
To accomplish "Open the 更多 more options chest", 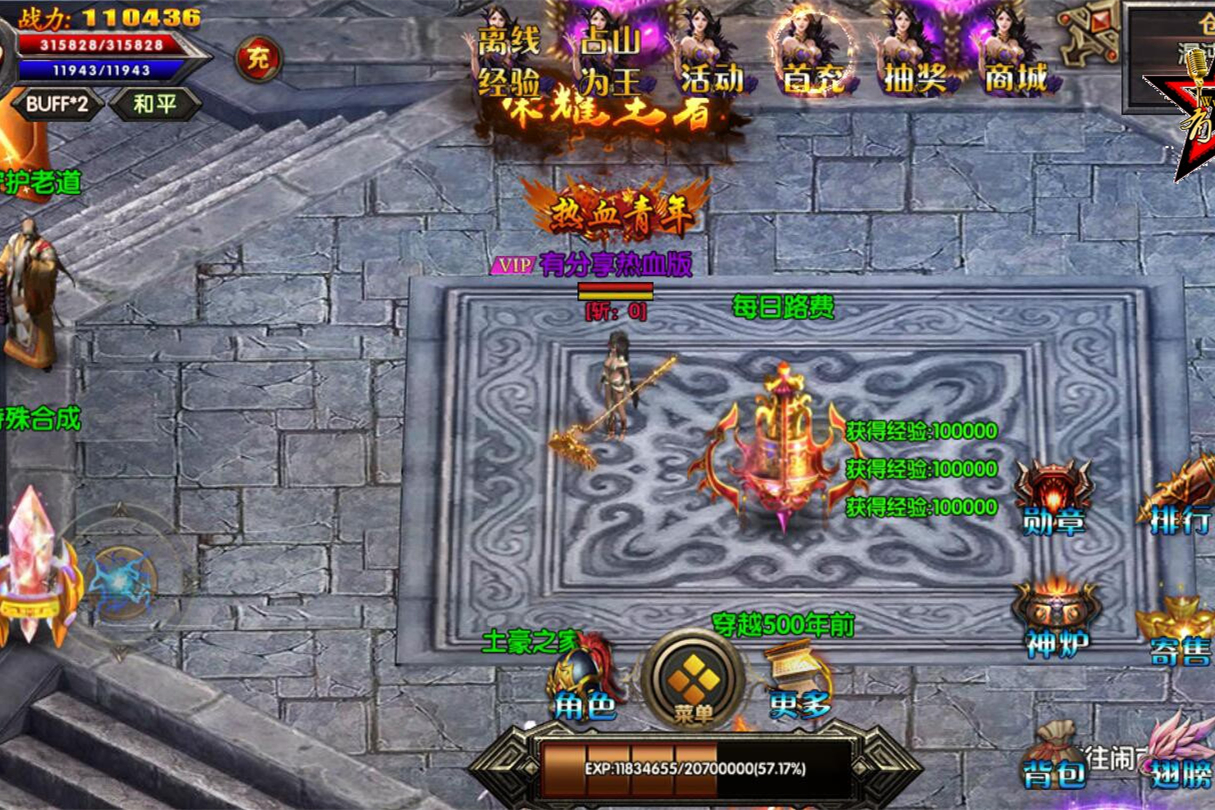I will [800, 682].
